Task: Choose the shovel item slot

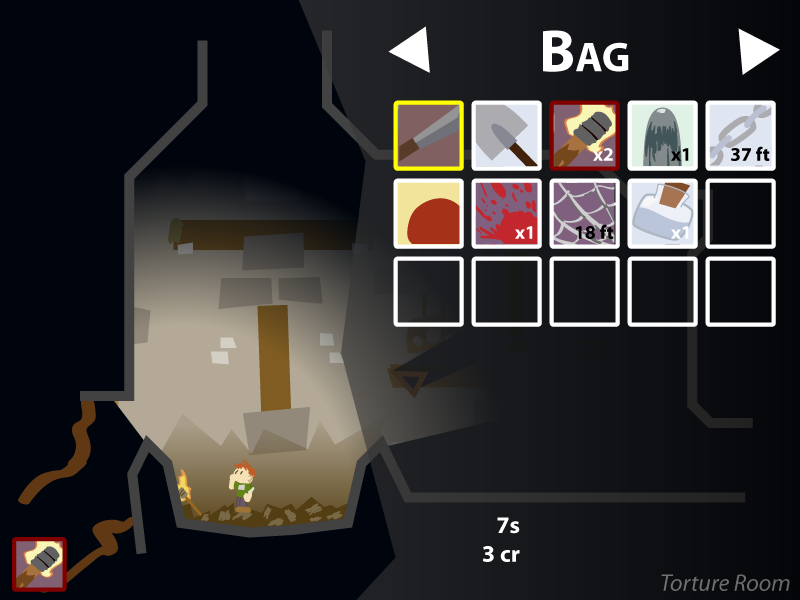Action: (507, 135)
